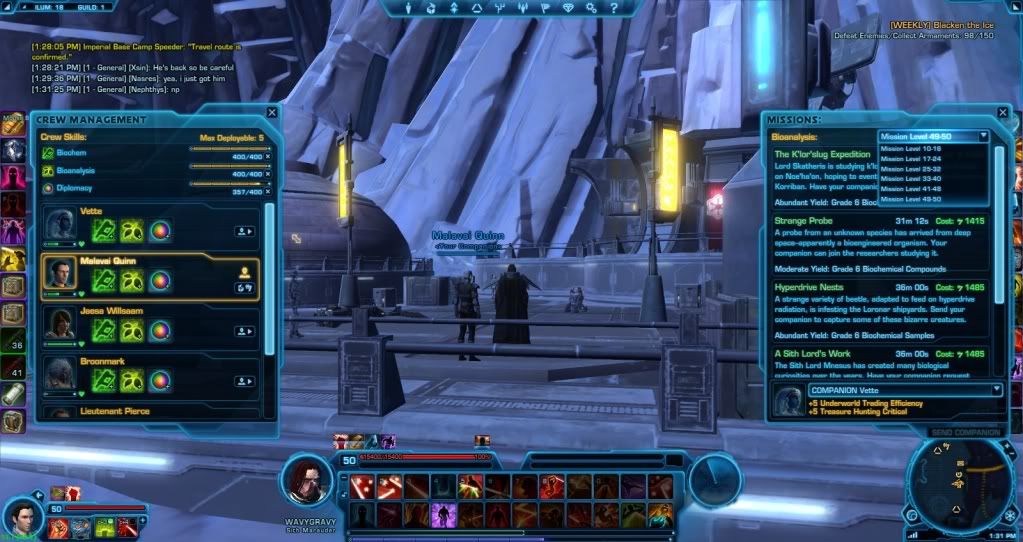Click the Sith Marauder player portrait

(x=309, y=482)
